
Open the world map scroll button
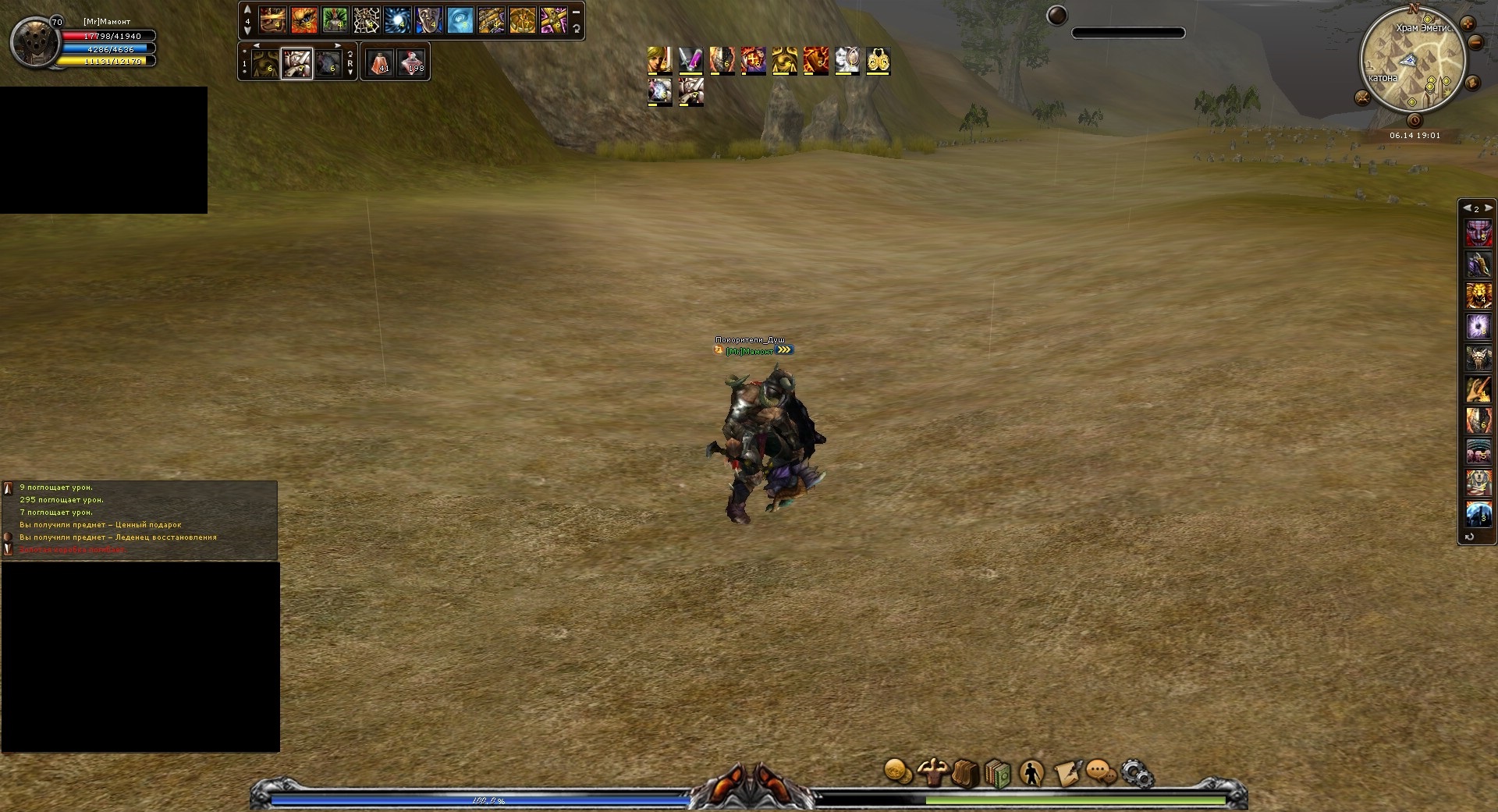(1473, 83)
